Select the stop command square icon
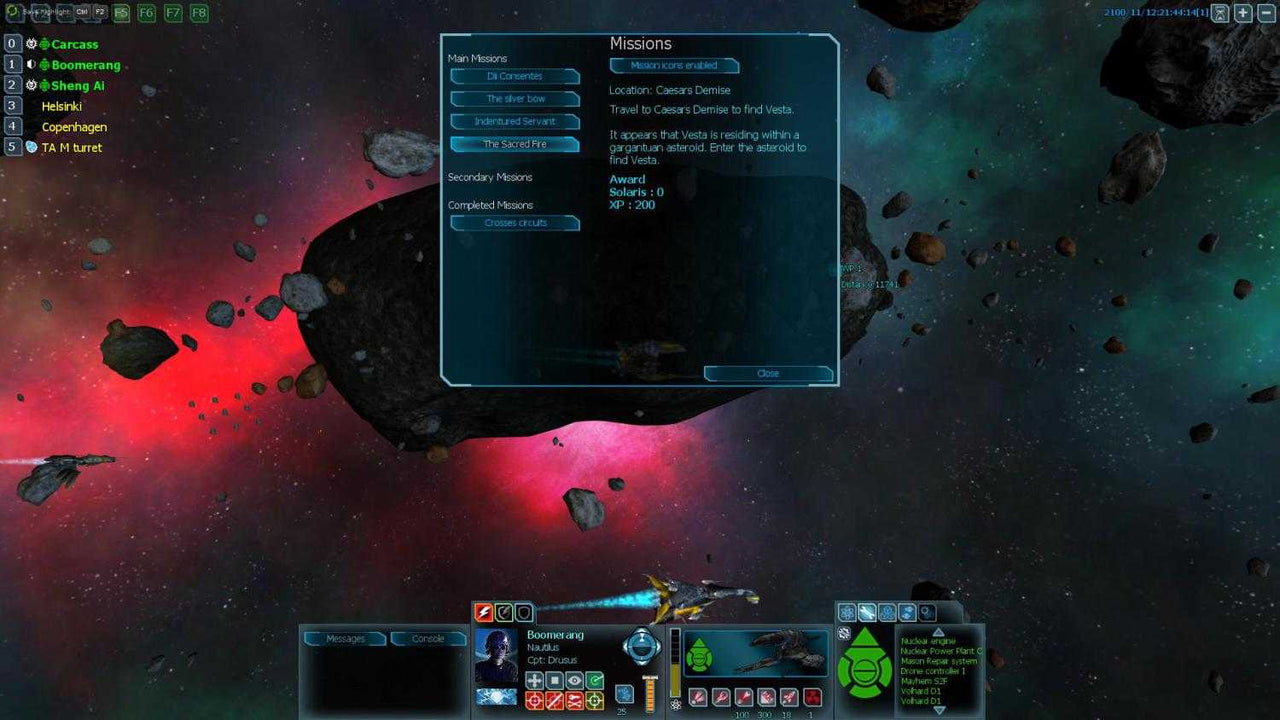Viewport: 1280px width, 720px height. 554,680
